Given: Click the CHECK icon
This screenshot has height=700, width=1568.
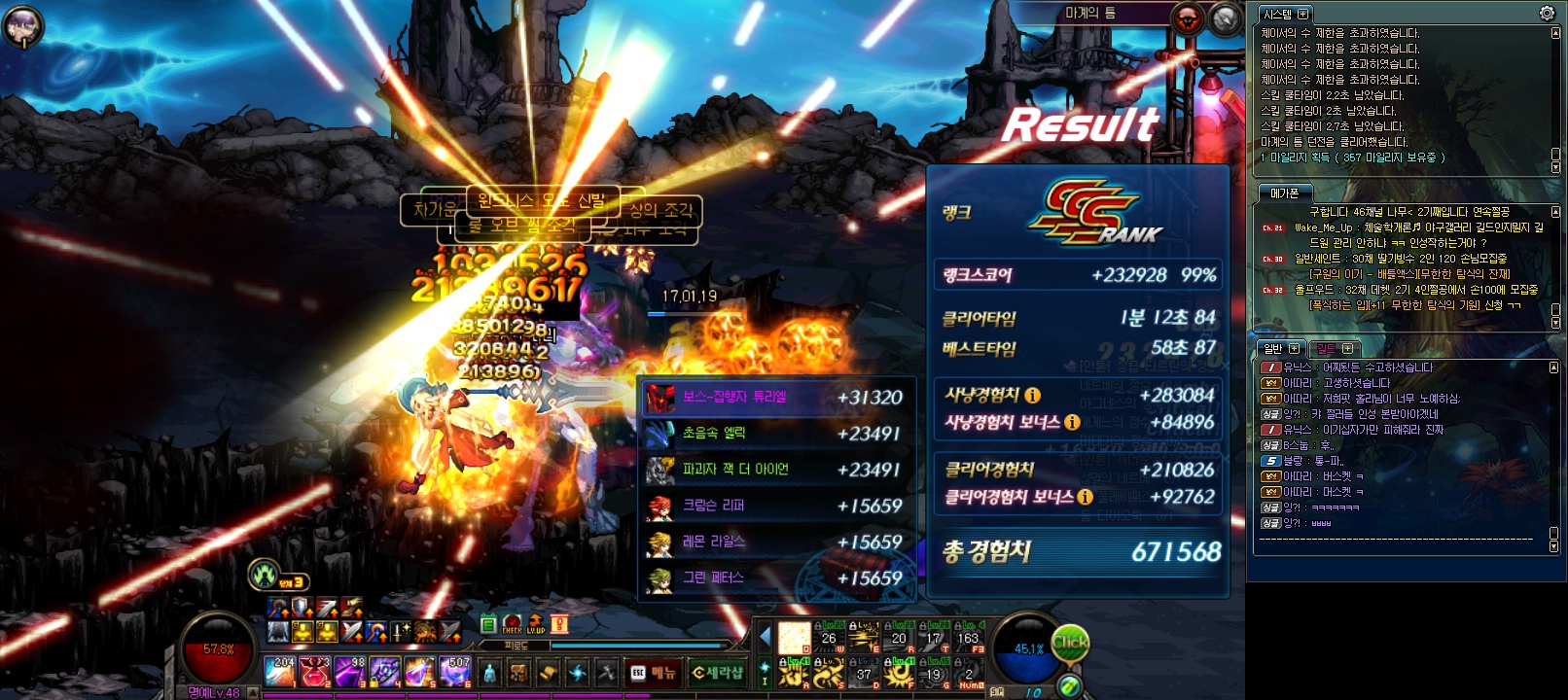Looking at the screenshot, I should click(513, 624).
